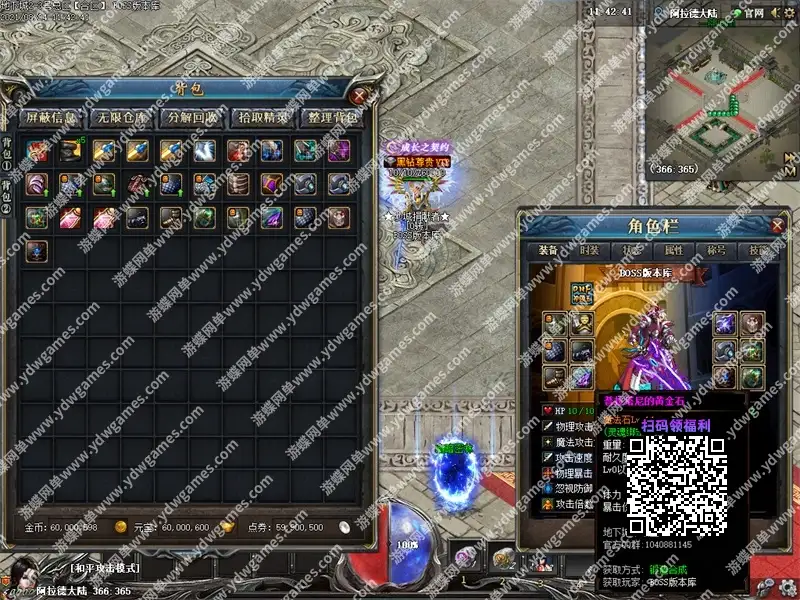Close the 角色栏 character panel
Viewport: 800px width, 600px height.
[x=777, y=225]
